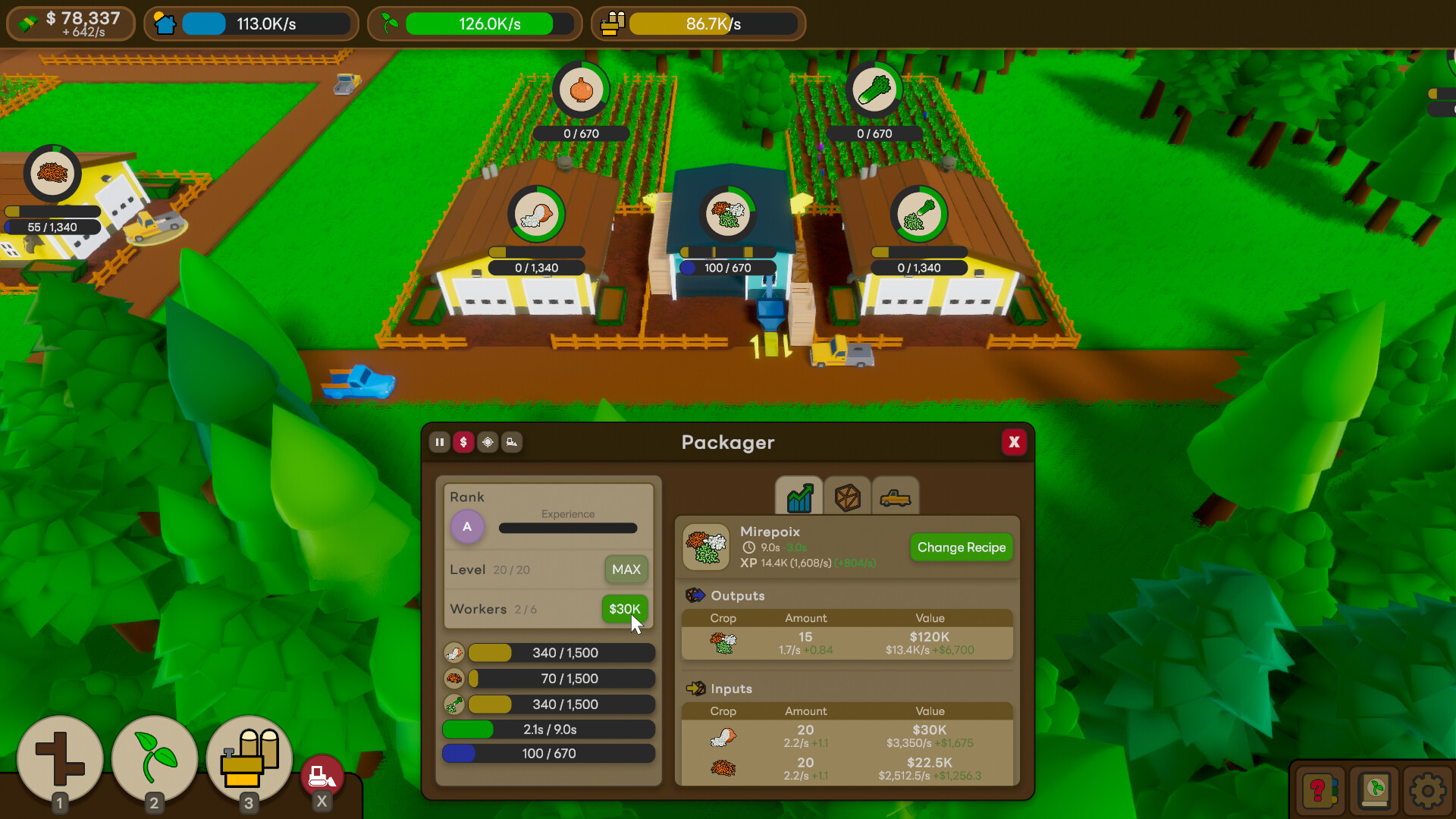The width and height of the screenshot is (1456, 819).
Task: Open the help question mark panel
Action: (x=1319, y=791)
